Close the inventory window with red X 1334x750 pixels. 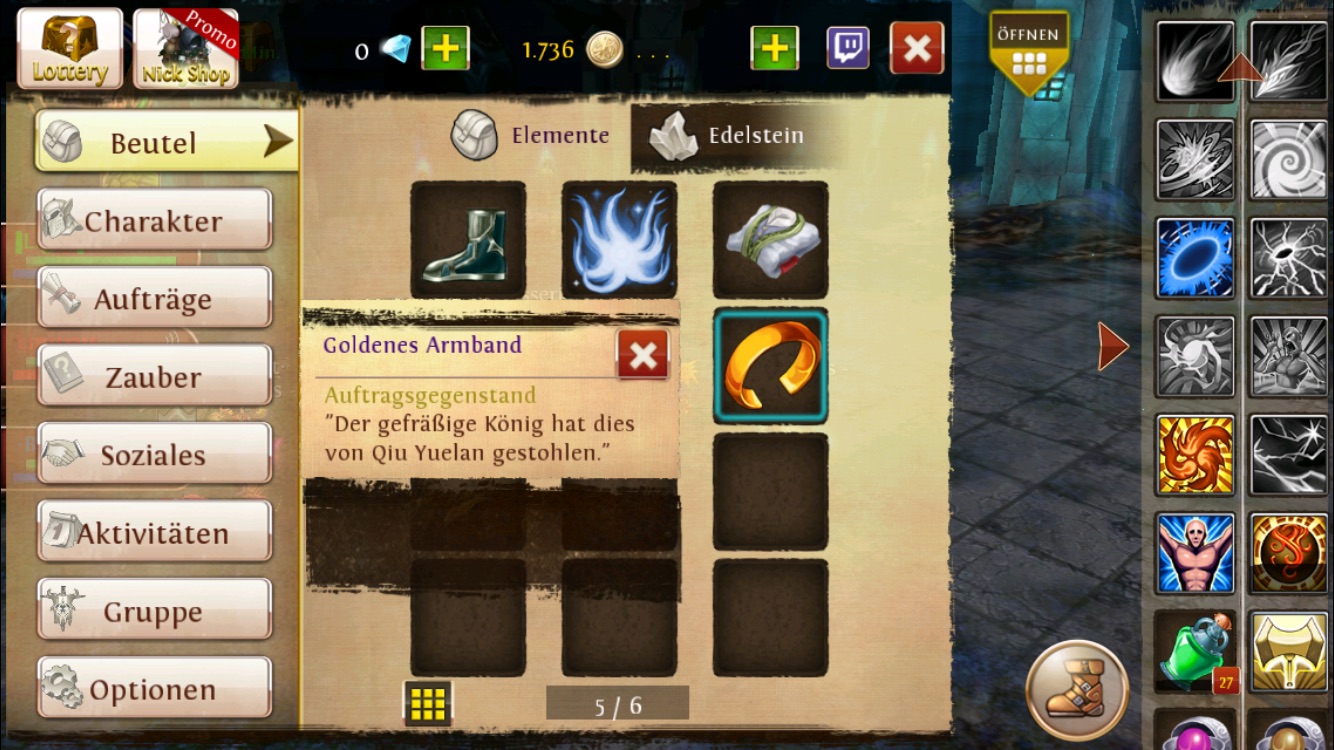point(916,48)
